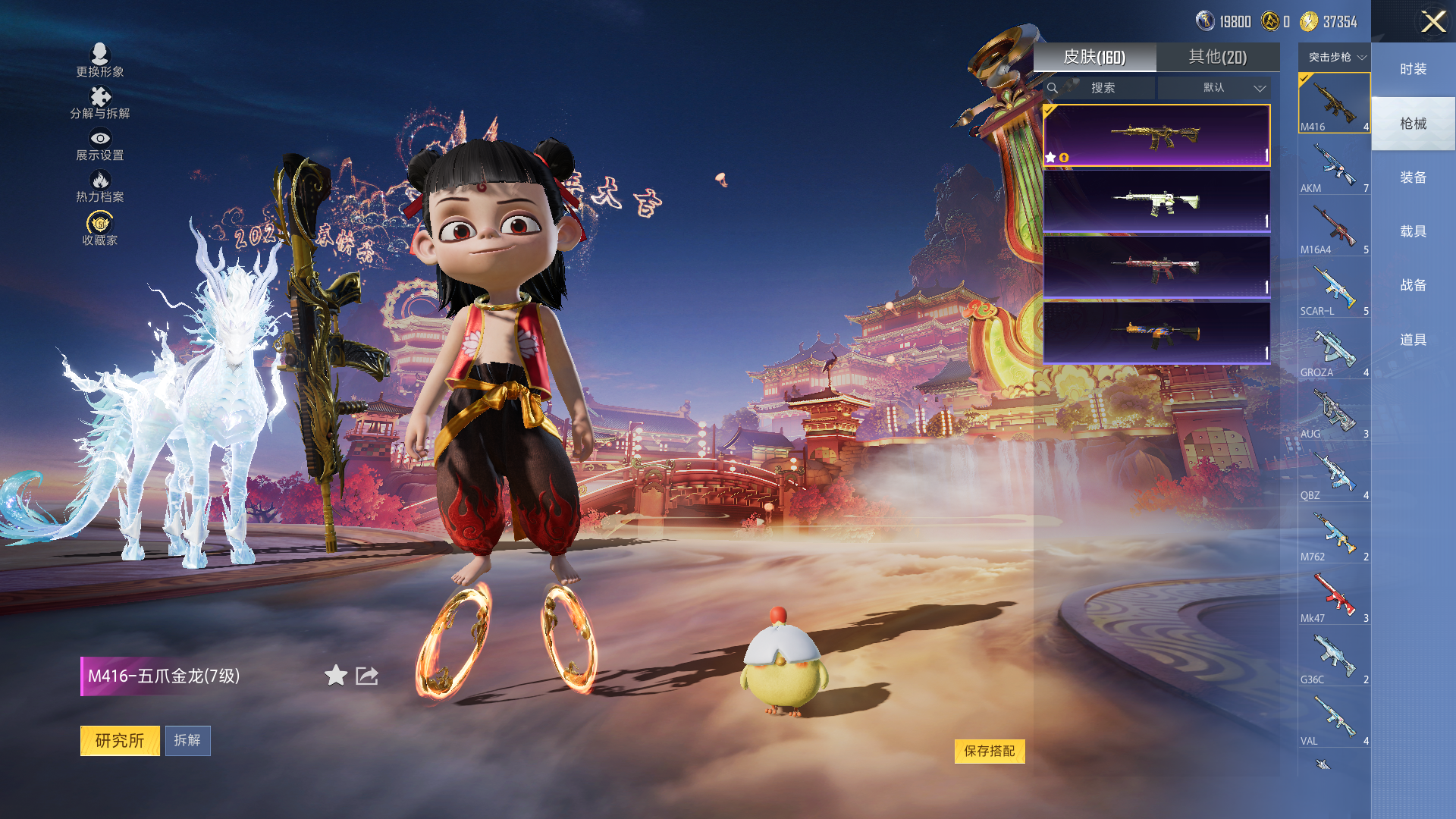Select the white M416 skin
The height and width of the screenshot is (819, 1456).
tap(1156, 201)
